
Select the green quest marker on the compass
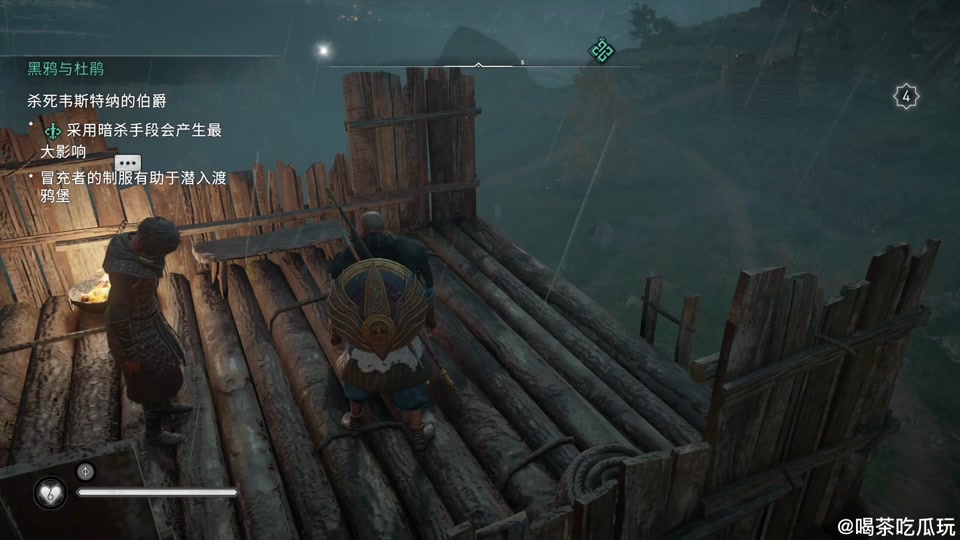point(600,48)
